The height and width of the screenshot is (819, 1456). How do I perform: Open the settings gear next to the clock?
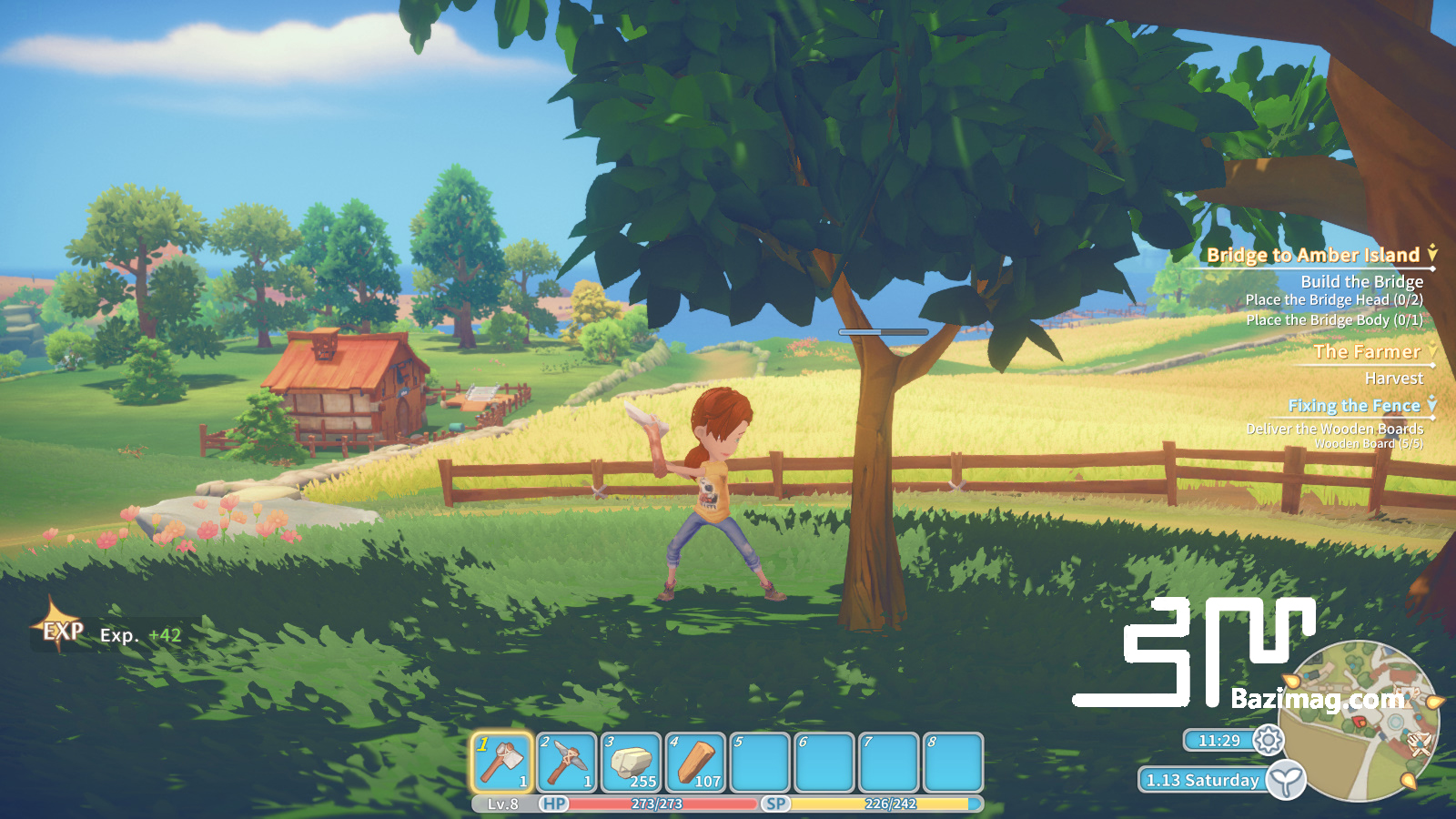pyautogui.click(x=1270, y=742)
